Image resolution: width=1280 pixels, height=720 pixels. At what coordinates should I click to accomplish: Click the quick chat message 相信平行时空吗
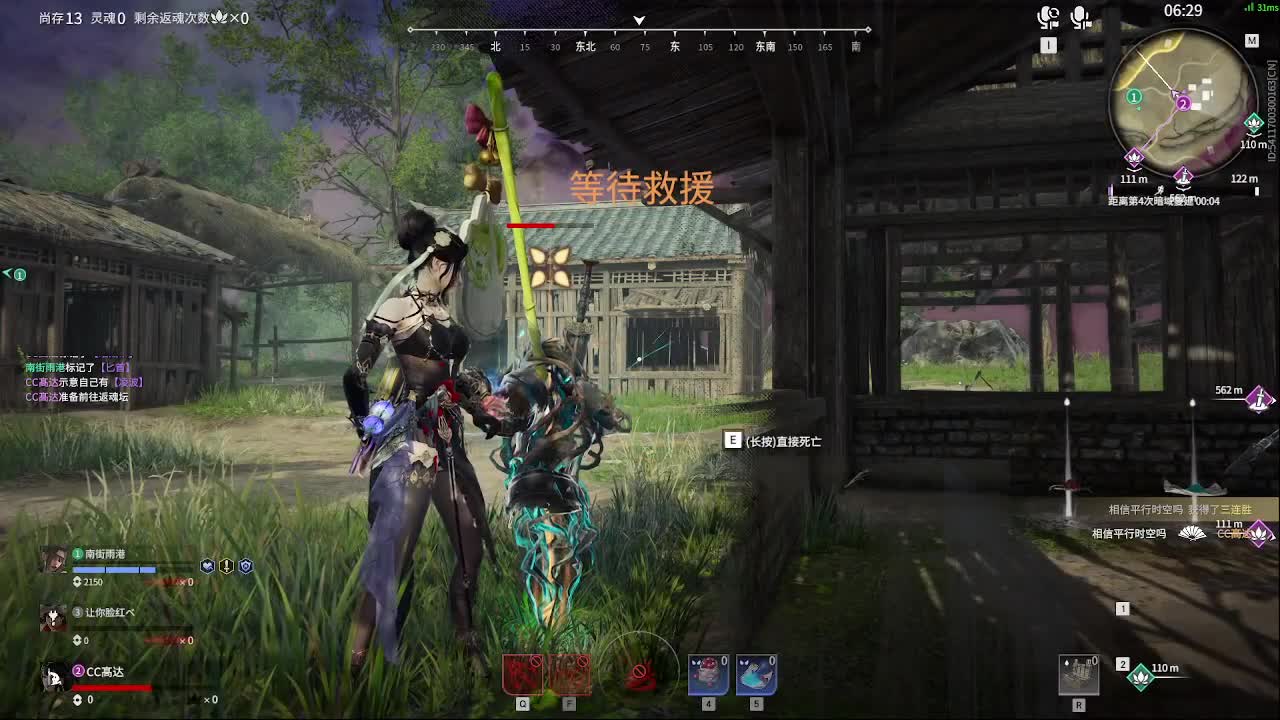click(x=1129, y=534)
